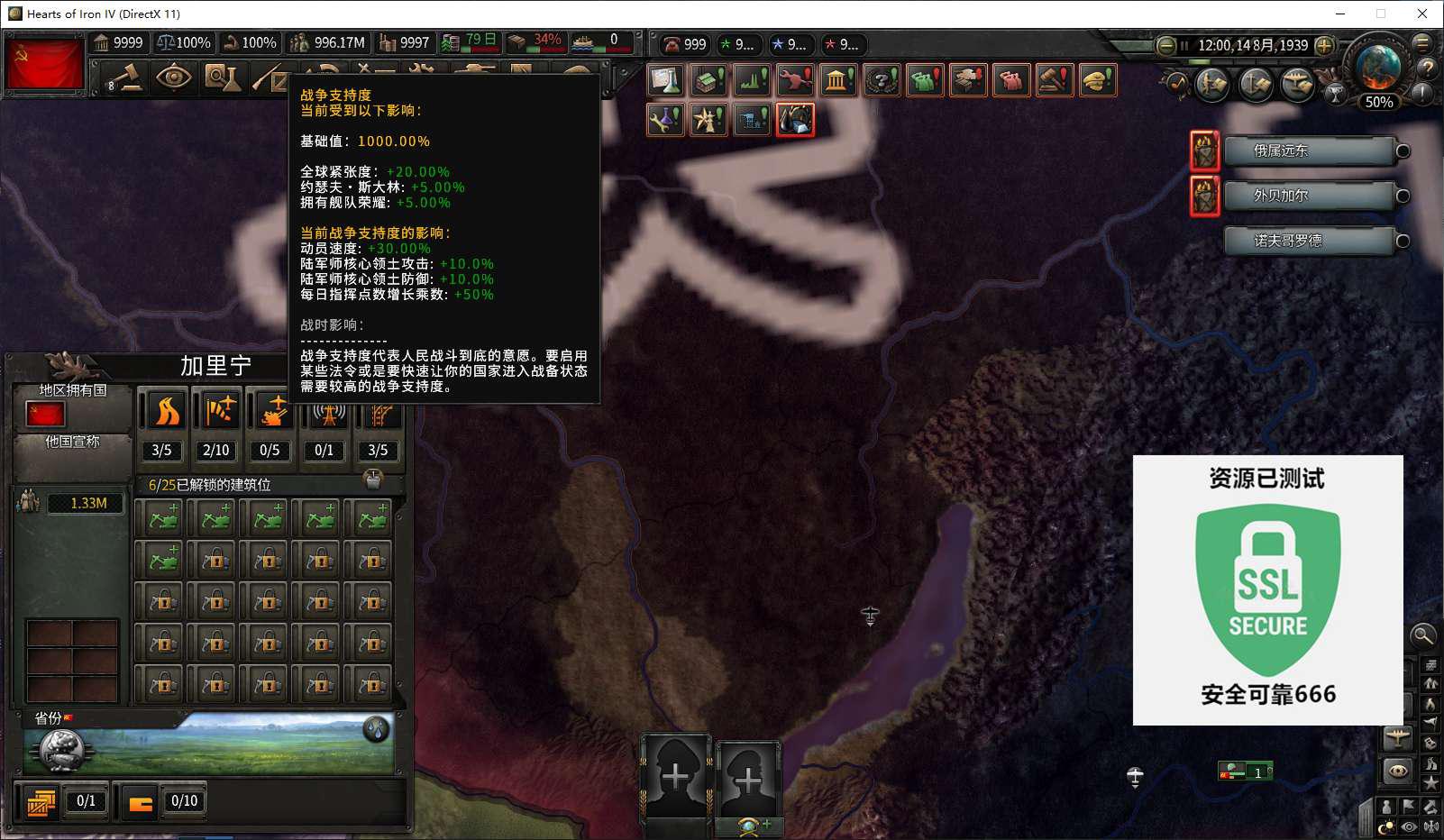Image resolution: width=1444 pixels, height=840 pixels.
Task: Click the world tension globe
Action: tap(1378, 68)
